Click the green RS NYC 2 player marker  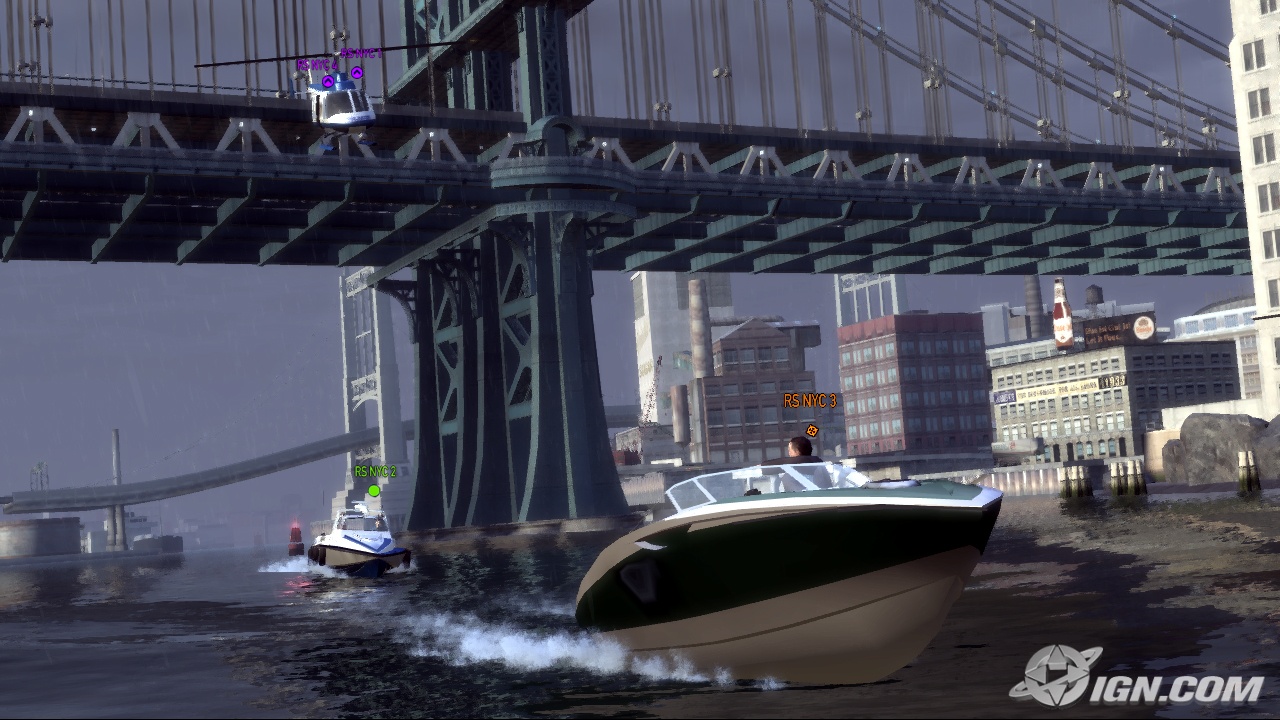pyautogui.click(x=374, y=490)
